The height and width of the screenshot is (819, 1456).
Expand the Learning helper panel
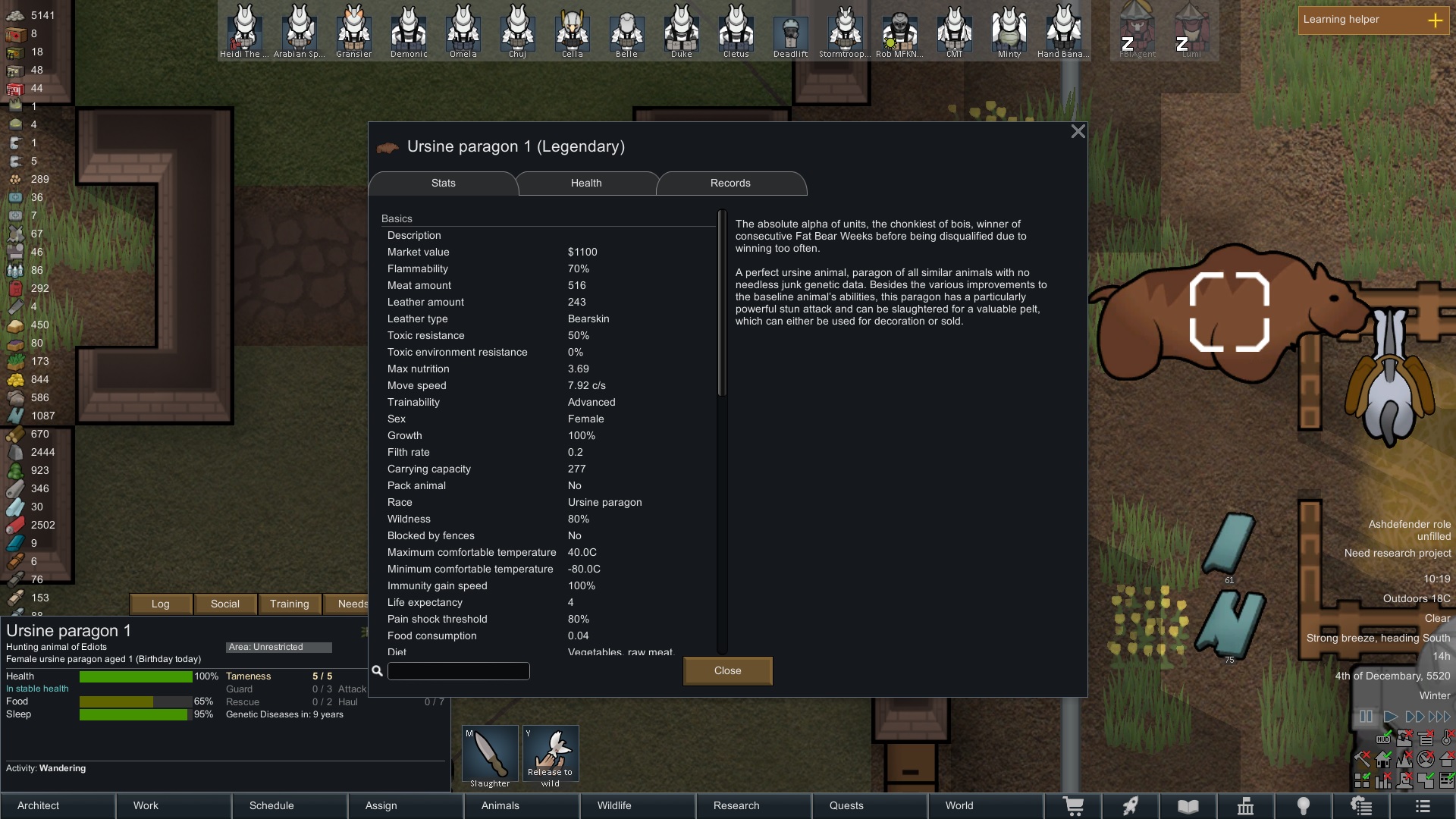point(1436,20)
